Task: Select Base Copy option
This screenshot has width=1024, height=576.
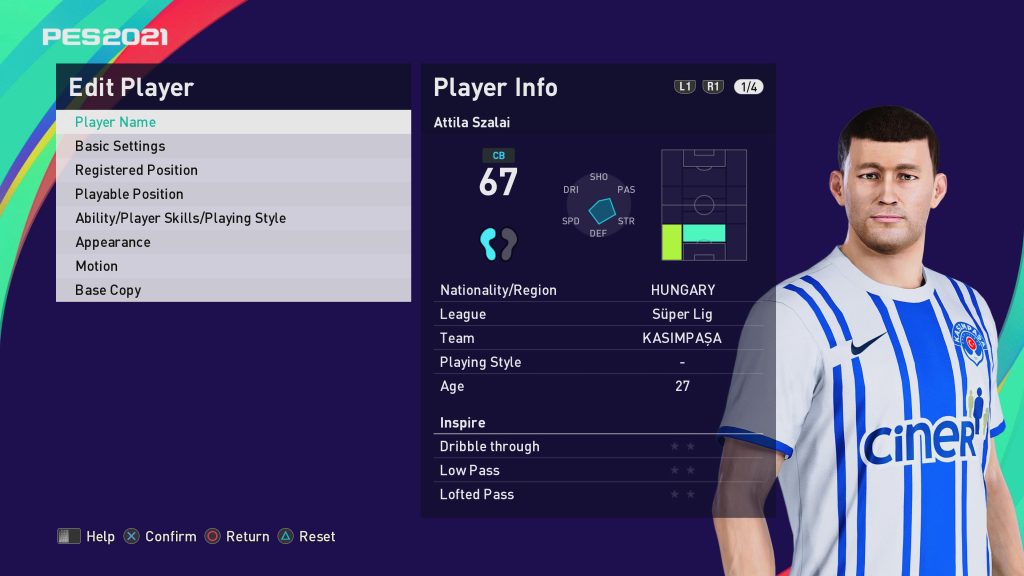Action: click(232, 290)
